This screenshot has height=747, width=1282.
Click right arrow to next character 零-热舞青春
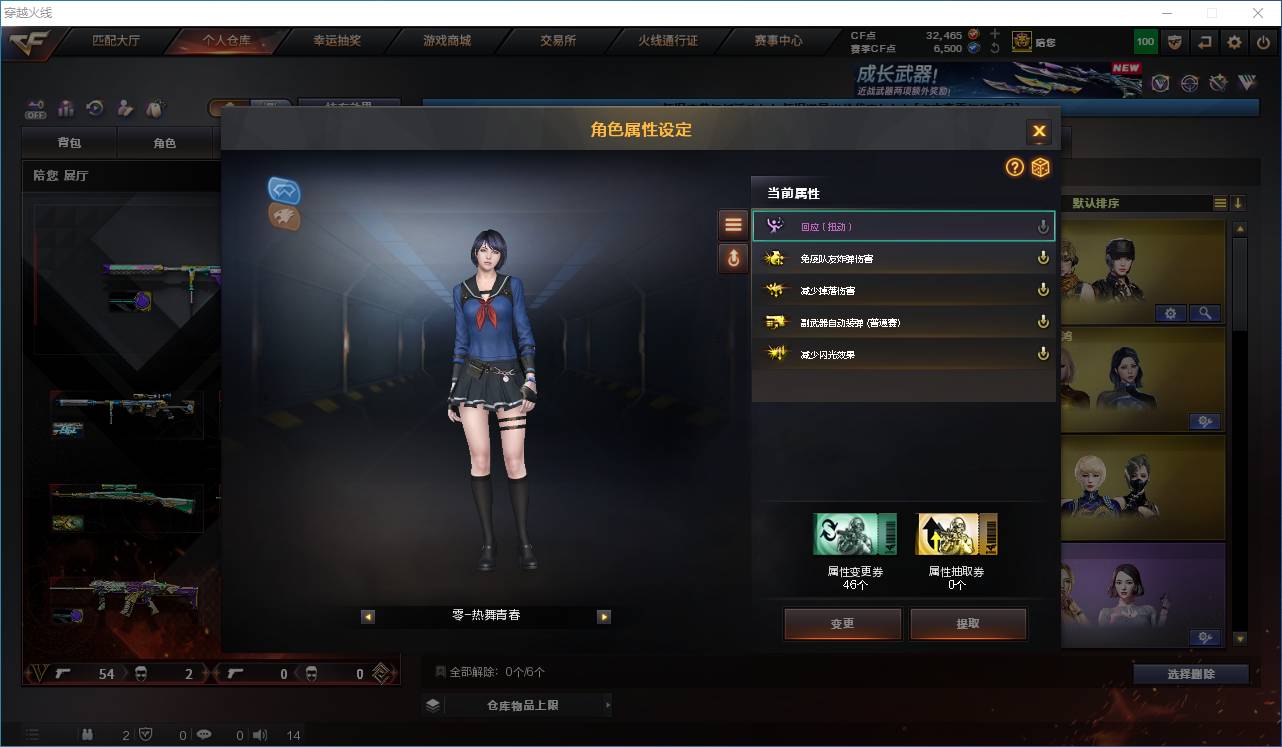[604, 617]
